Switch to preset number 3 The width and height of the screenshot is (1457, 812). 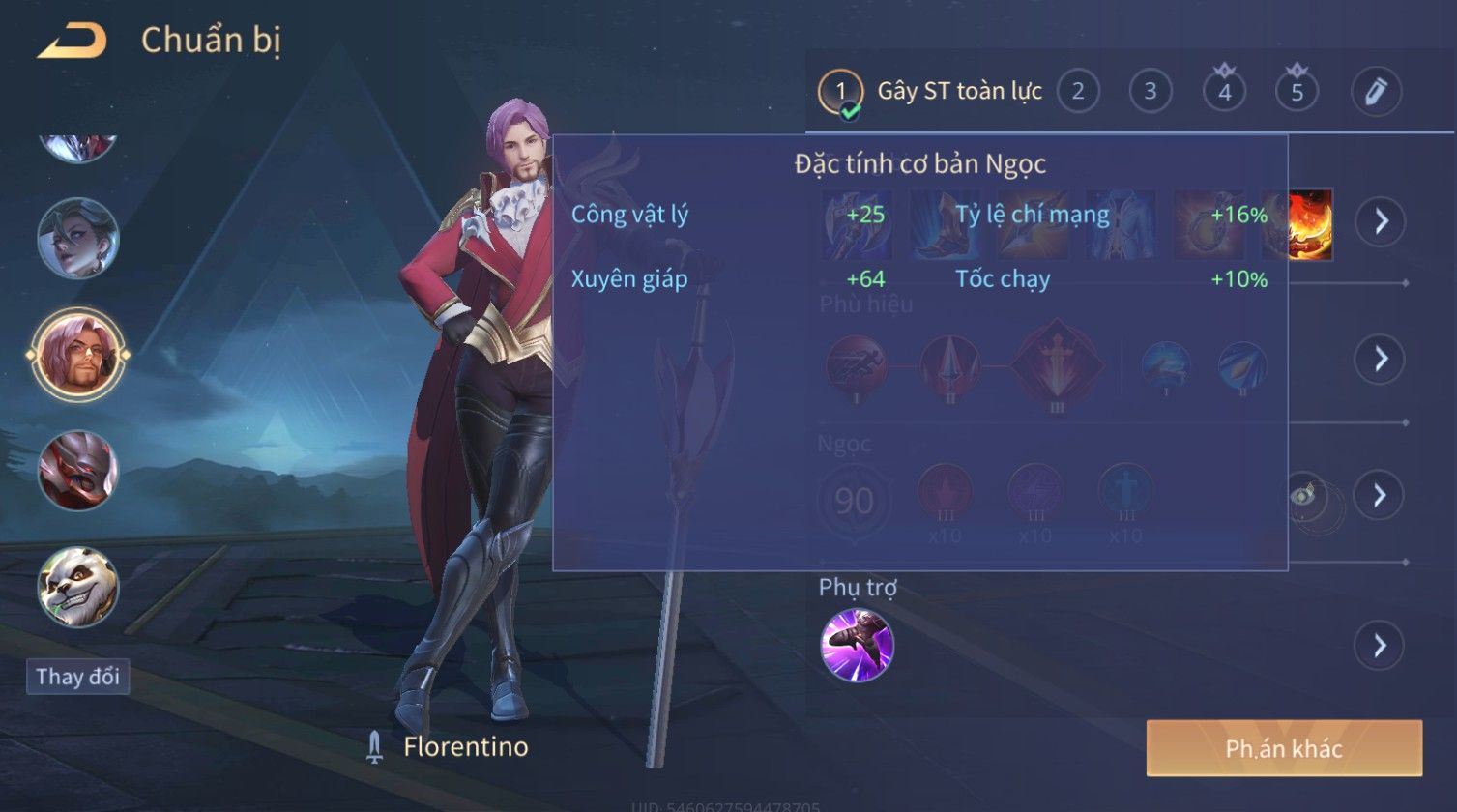click(x=1150, y=93)
